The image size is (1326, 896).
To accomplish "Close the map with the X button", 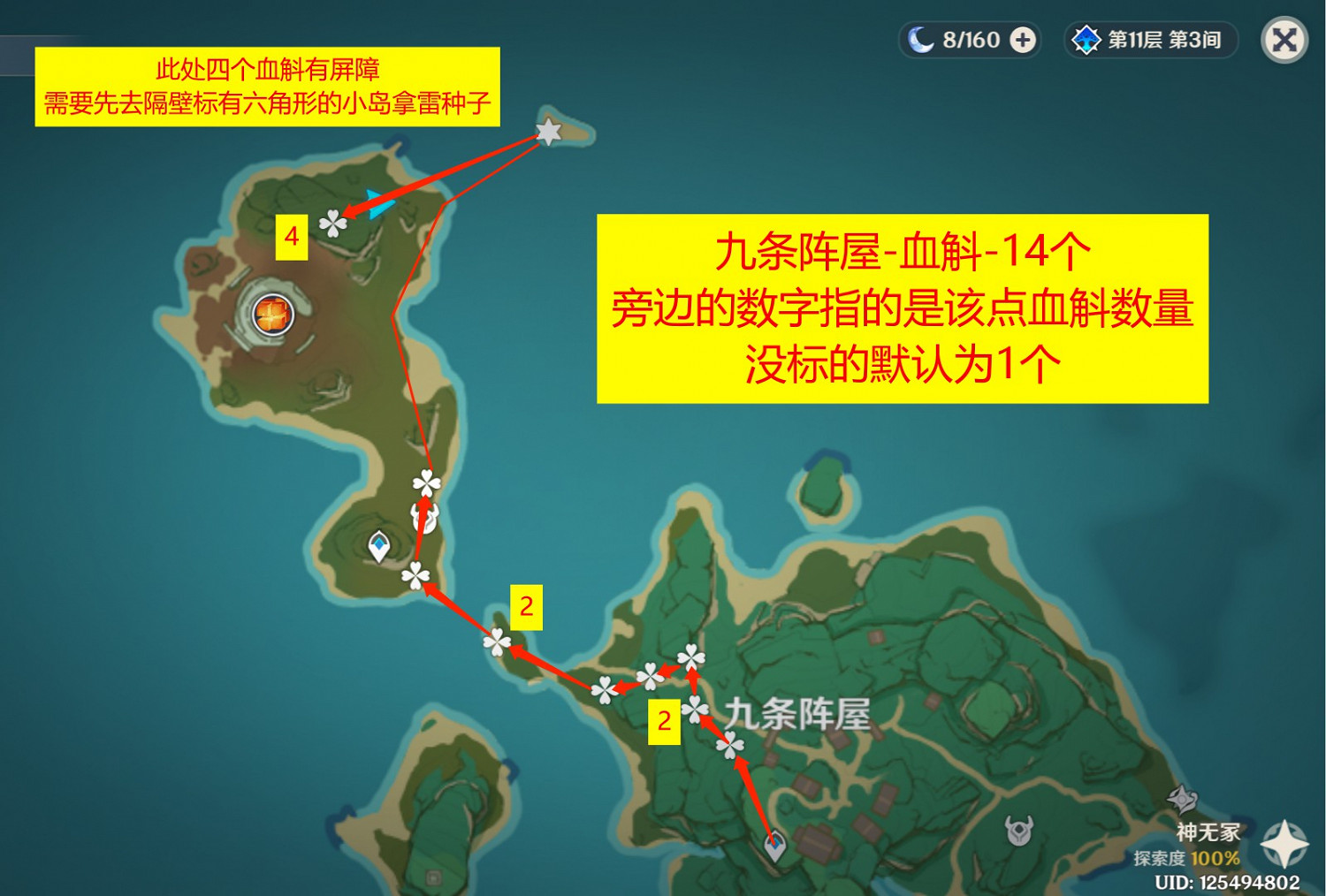I will pyautogui.click(x=1284, y=40).
